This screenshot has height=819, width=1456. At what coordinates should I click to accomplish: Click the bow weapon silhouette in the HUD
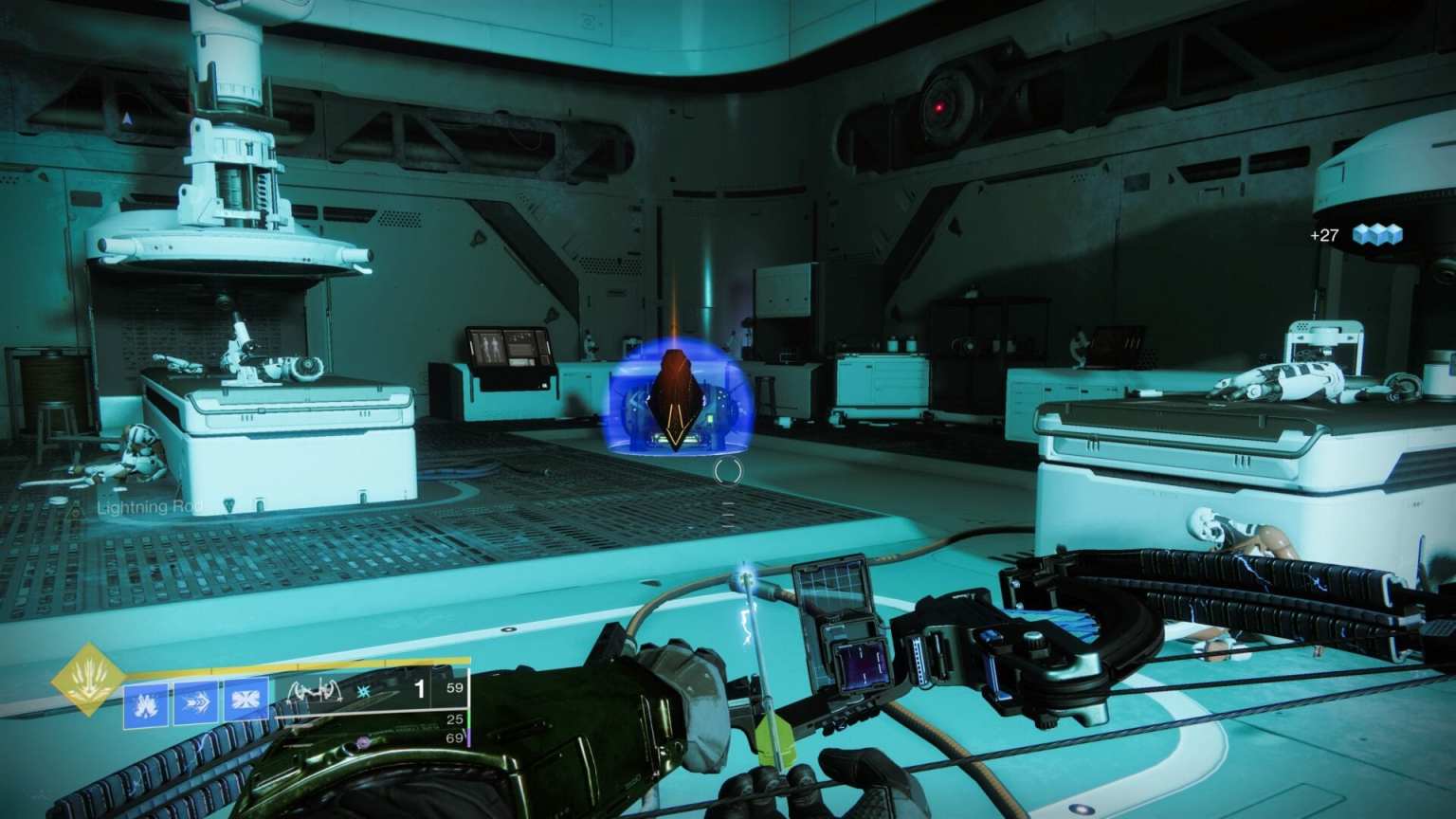pyautogui.click(x=315, y=692)
